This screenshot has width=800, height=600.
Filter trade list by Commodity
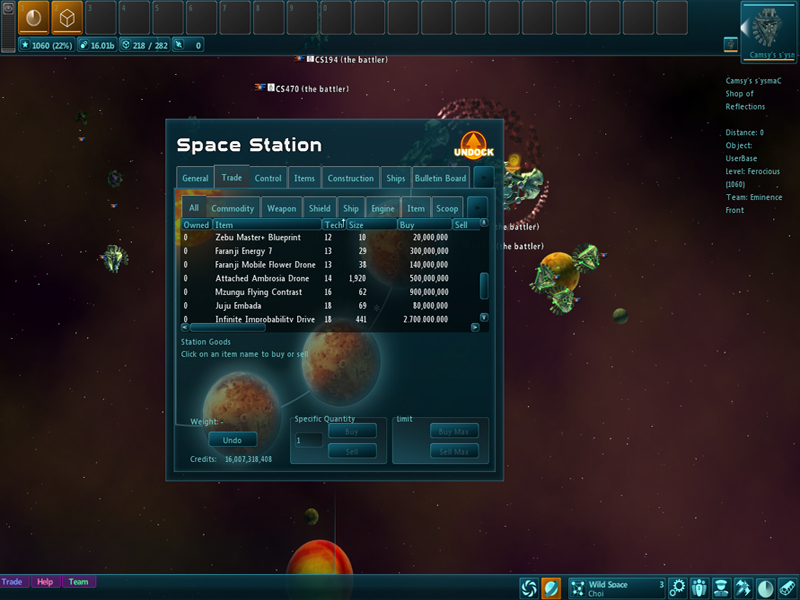(233, 209)
